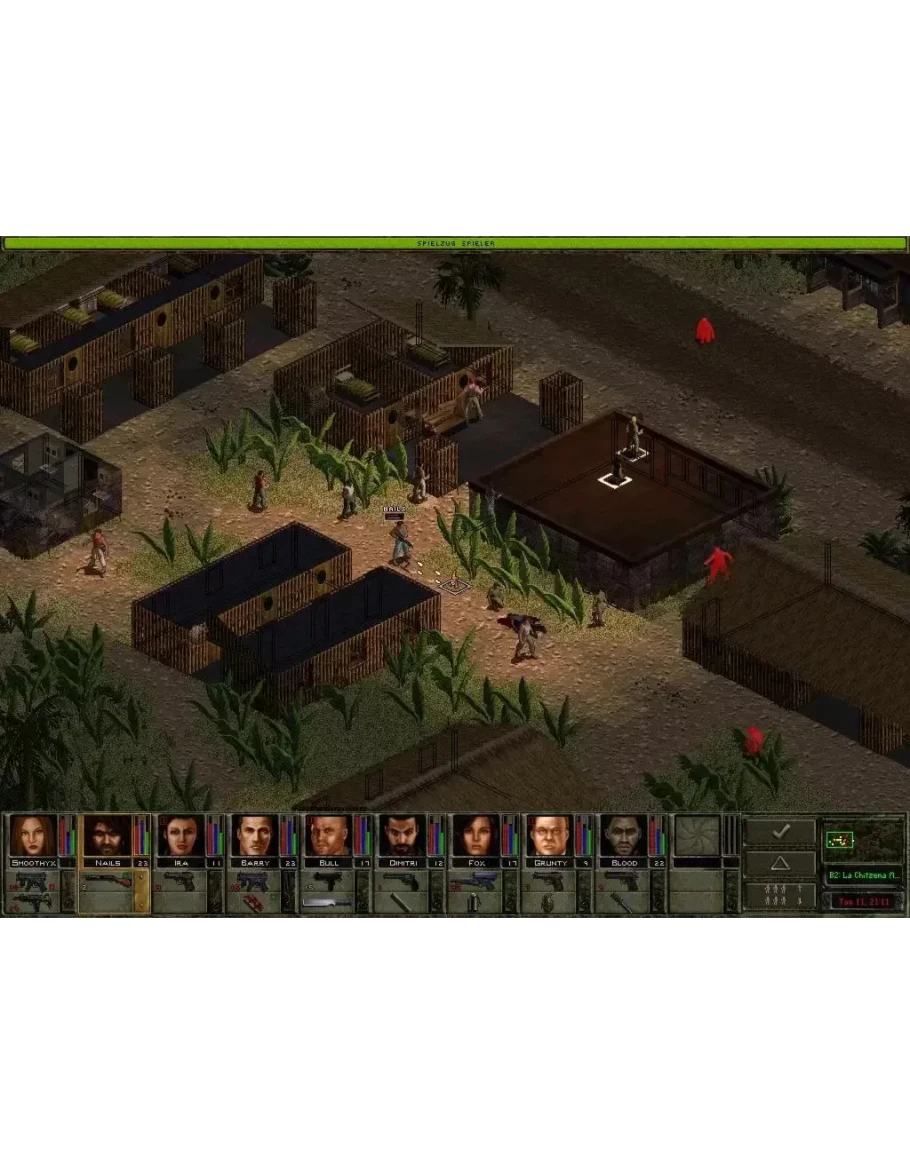Select Barry's dynamite item slot

tap(252, 902)
